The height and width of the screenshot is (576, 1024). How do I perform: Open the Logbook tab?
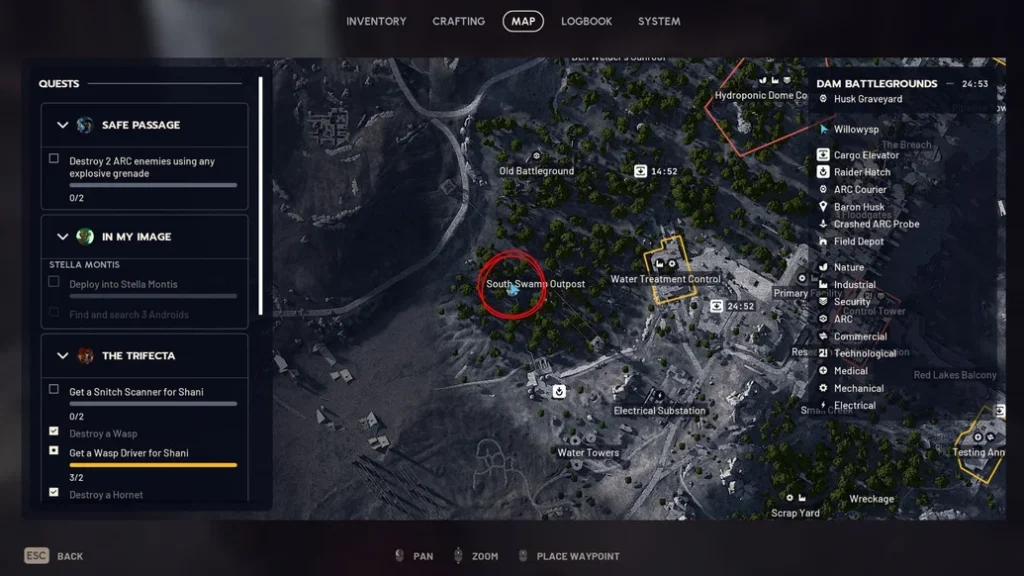(x=586, y=21)
